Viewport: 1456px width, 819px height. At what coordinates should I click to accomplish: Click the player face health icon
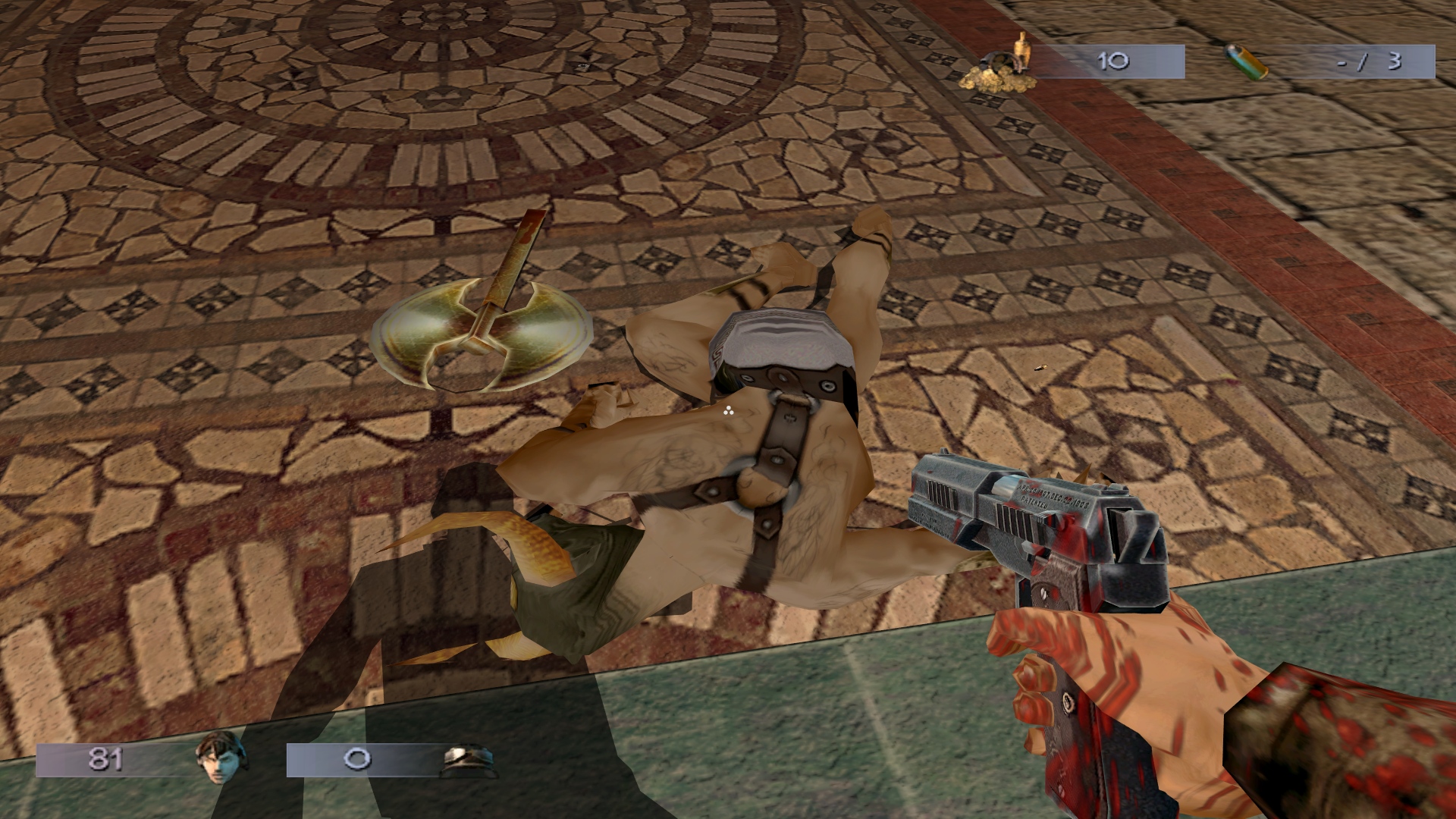221,758
